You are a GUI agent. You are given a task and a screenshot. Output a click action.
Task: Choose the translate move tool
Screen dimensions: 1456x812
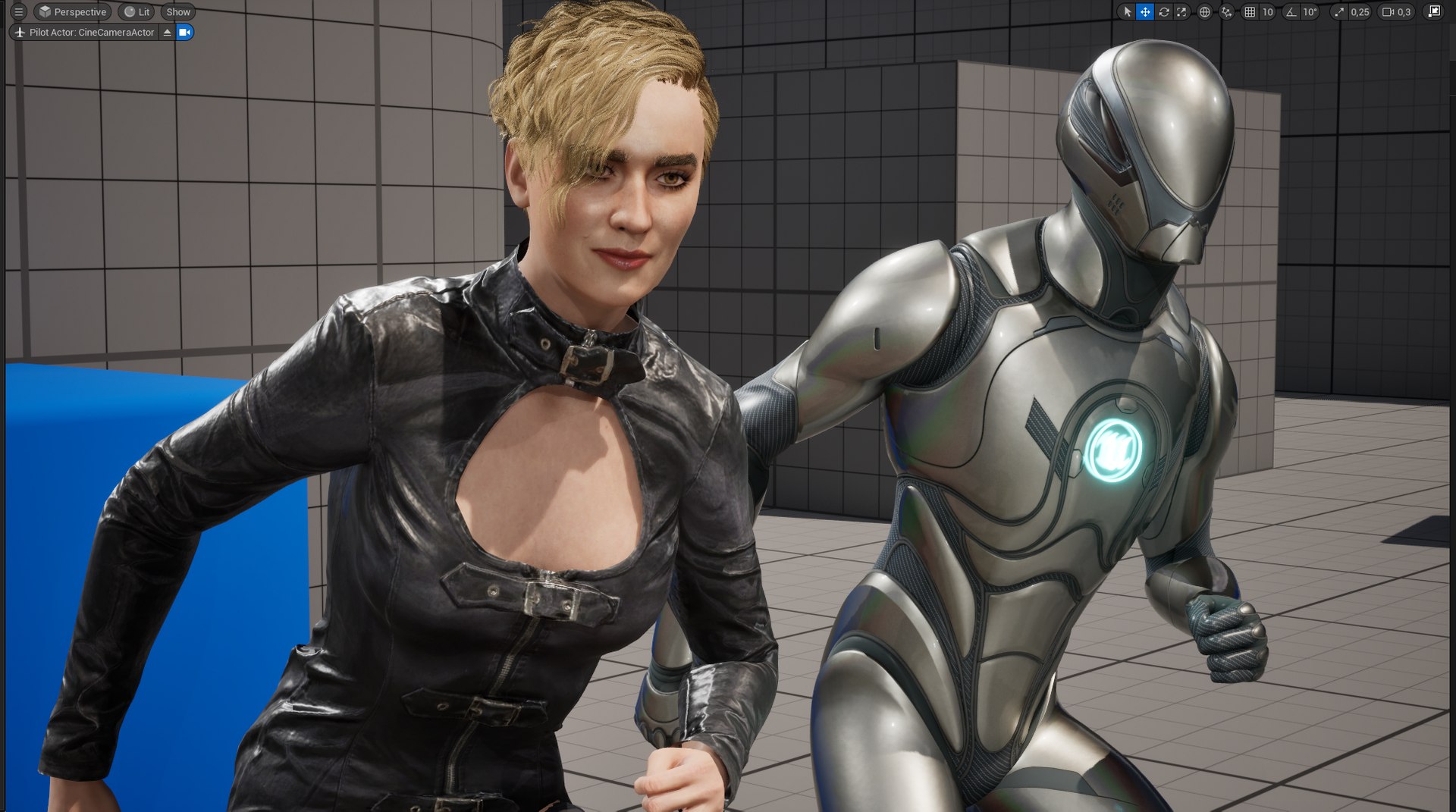(1145, 12)
